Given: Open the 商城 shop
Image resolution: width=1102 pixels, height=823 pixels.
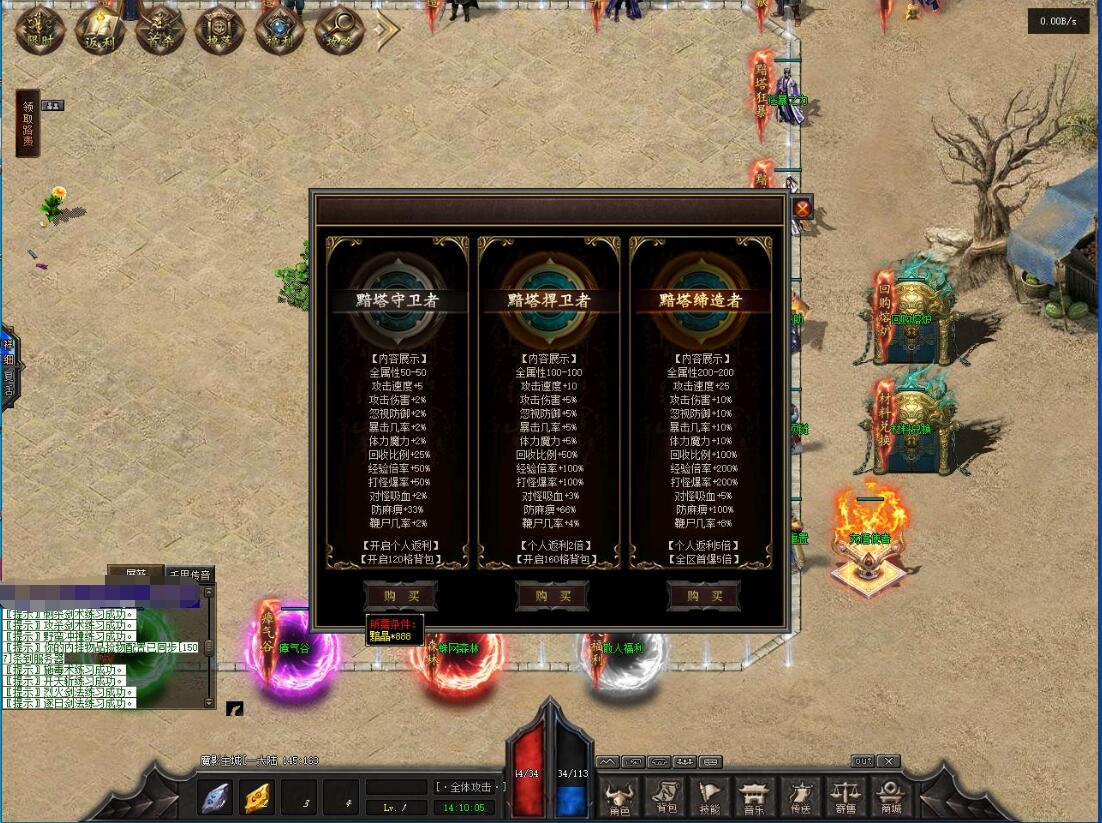Looking at the screenshot, I should click(890, 797).
